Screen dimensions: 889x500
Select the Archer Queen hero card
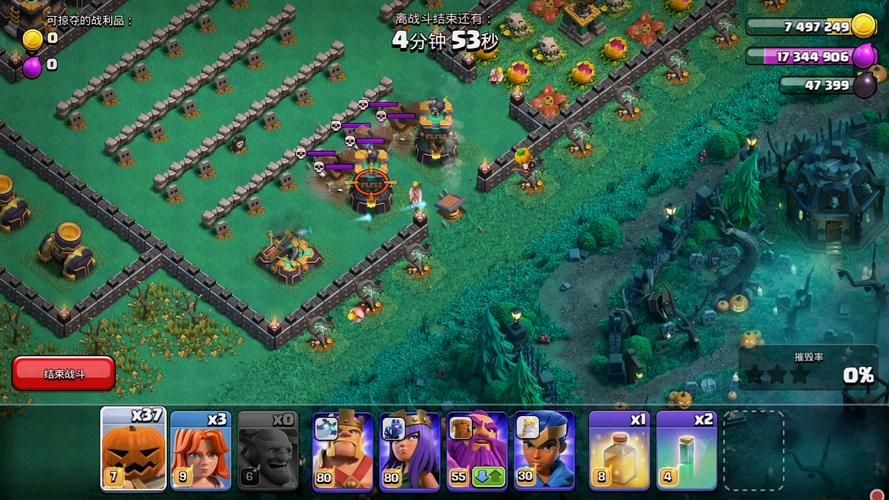click(409, 450)
